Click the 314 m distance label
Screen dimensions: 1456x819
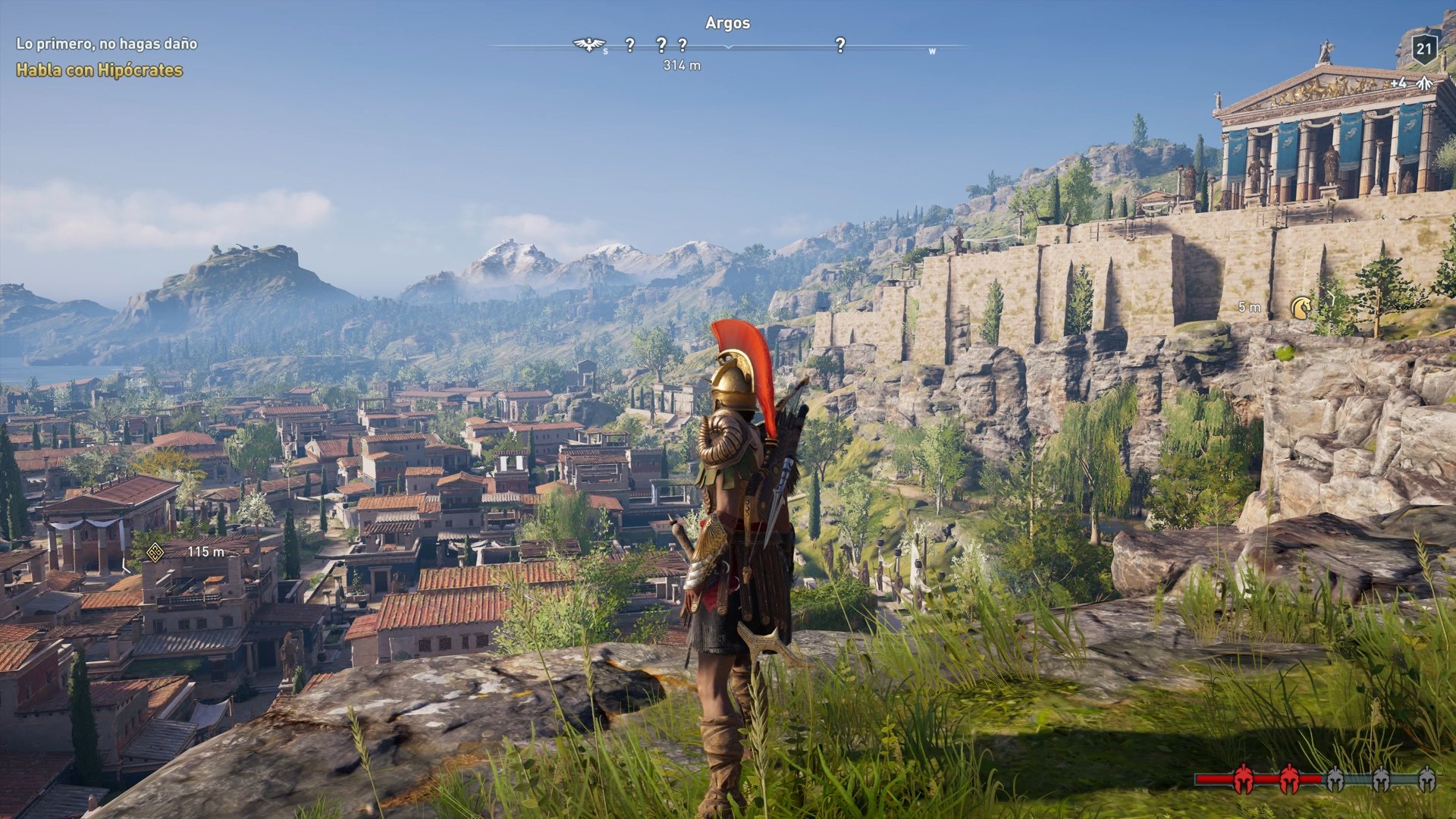pos(682,65)
